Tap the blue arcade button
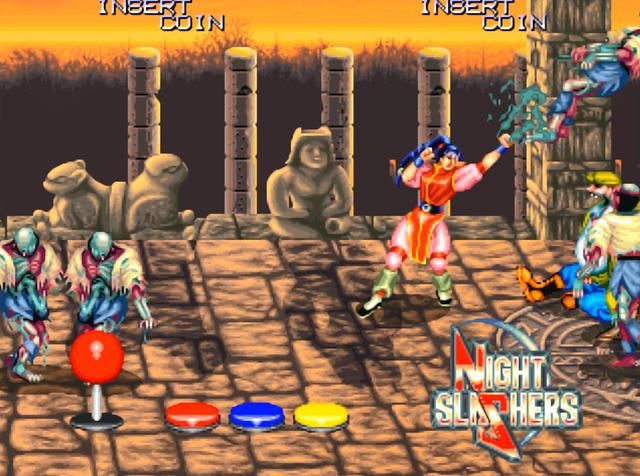 click(x=257, y=414)
